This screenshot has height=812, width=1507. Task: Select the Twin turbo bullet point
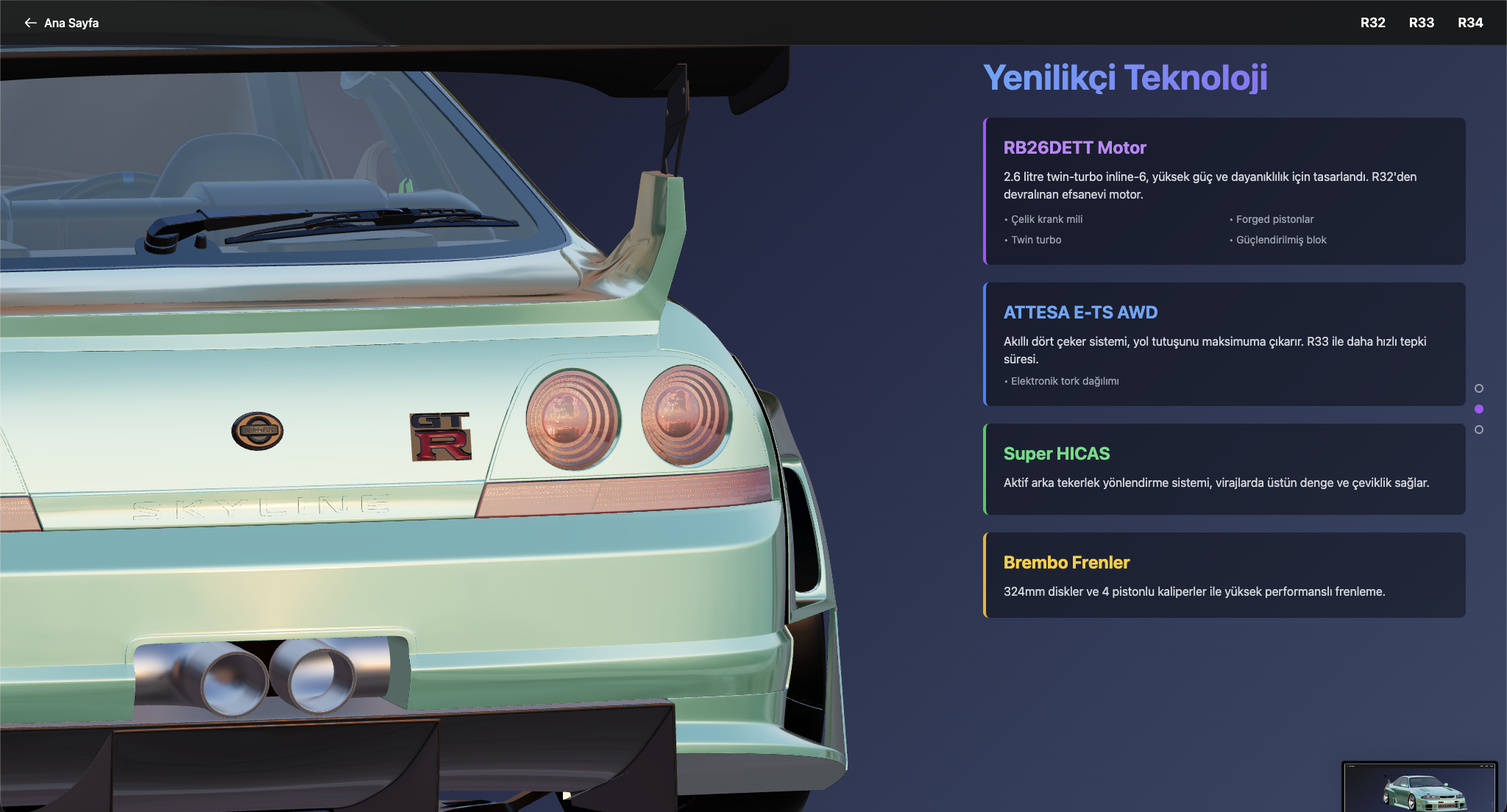[1033, 239]
